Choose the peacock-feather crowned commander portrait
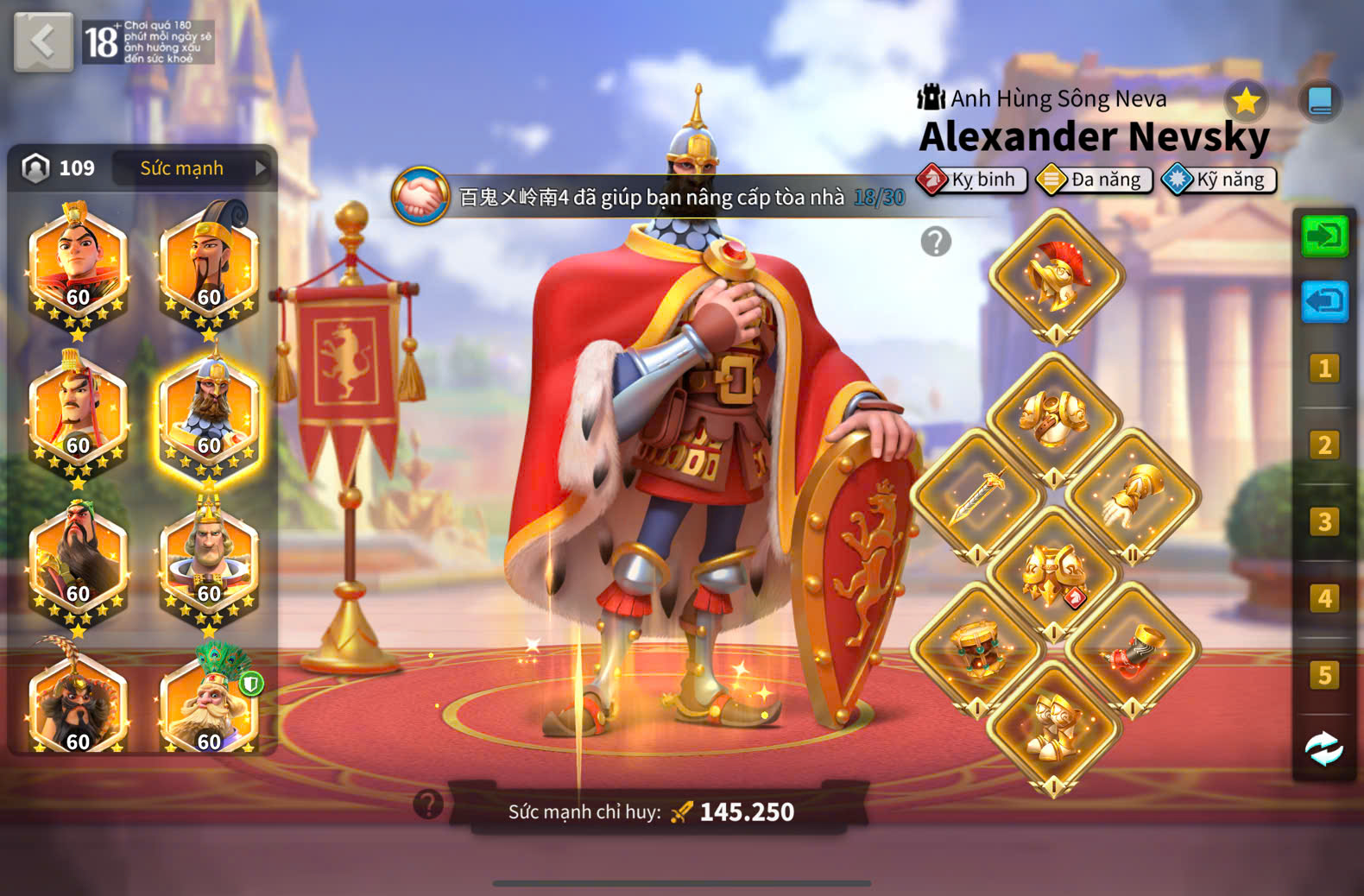Image resolution: width=1364 pixels, height=896 pixels. point(210,701)
